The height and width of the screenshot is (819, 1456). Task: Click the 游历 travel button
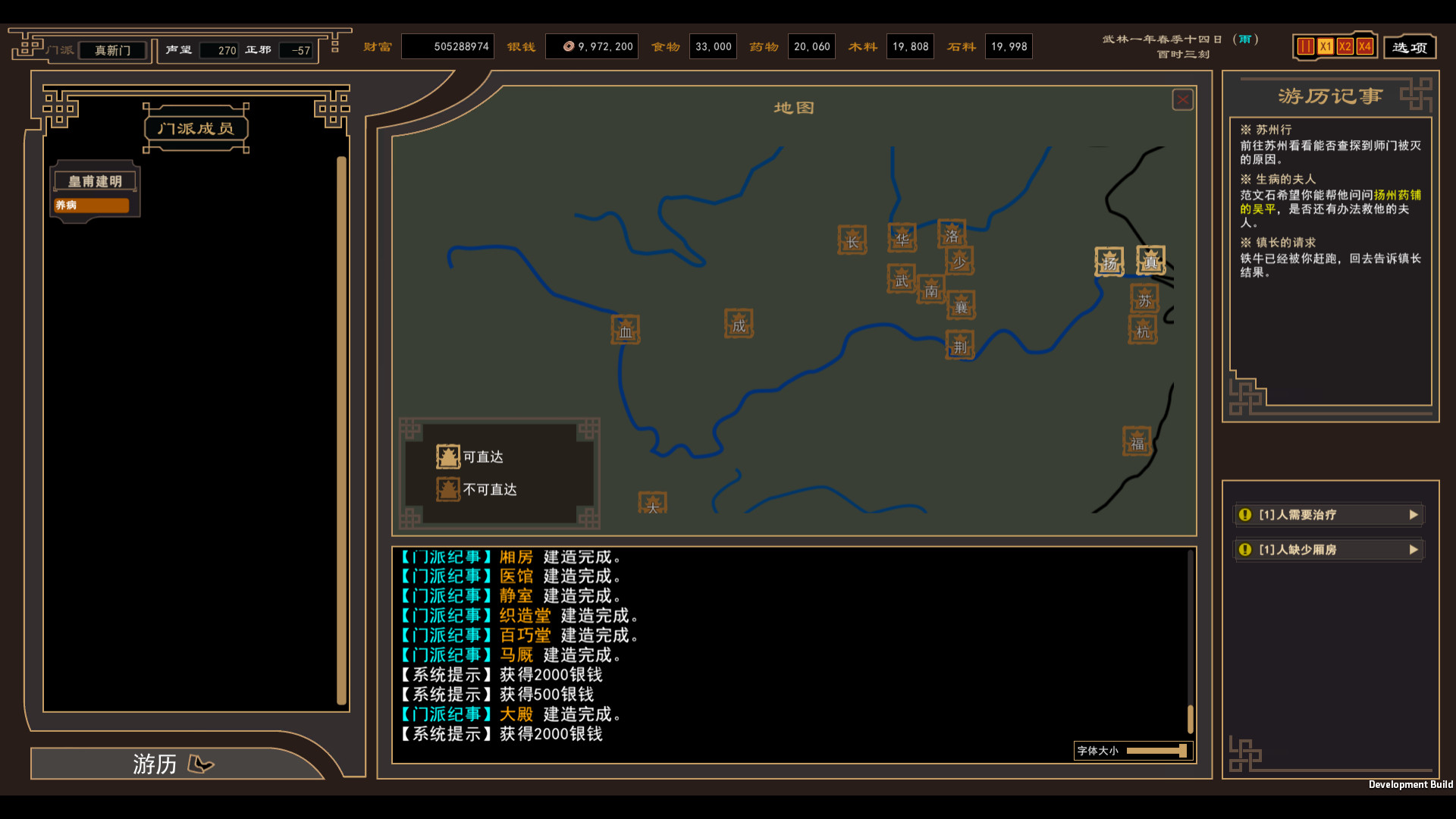tap(173, 764)
